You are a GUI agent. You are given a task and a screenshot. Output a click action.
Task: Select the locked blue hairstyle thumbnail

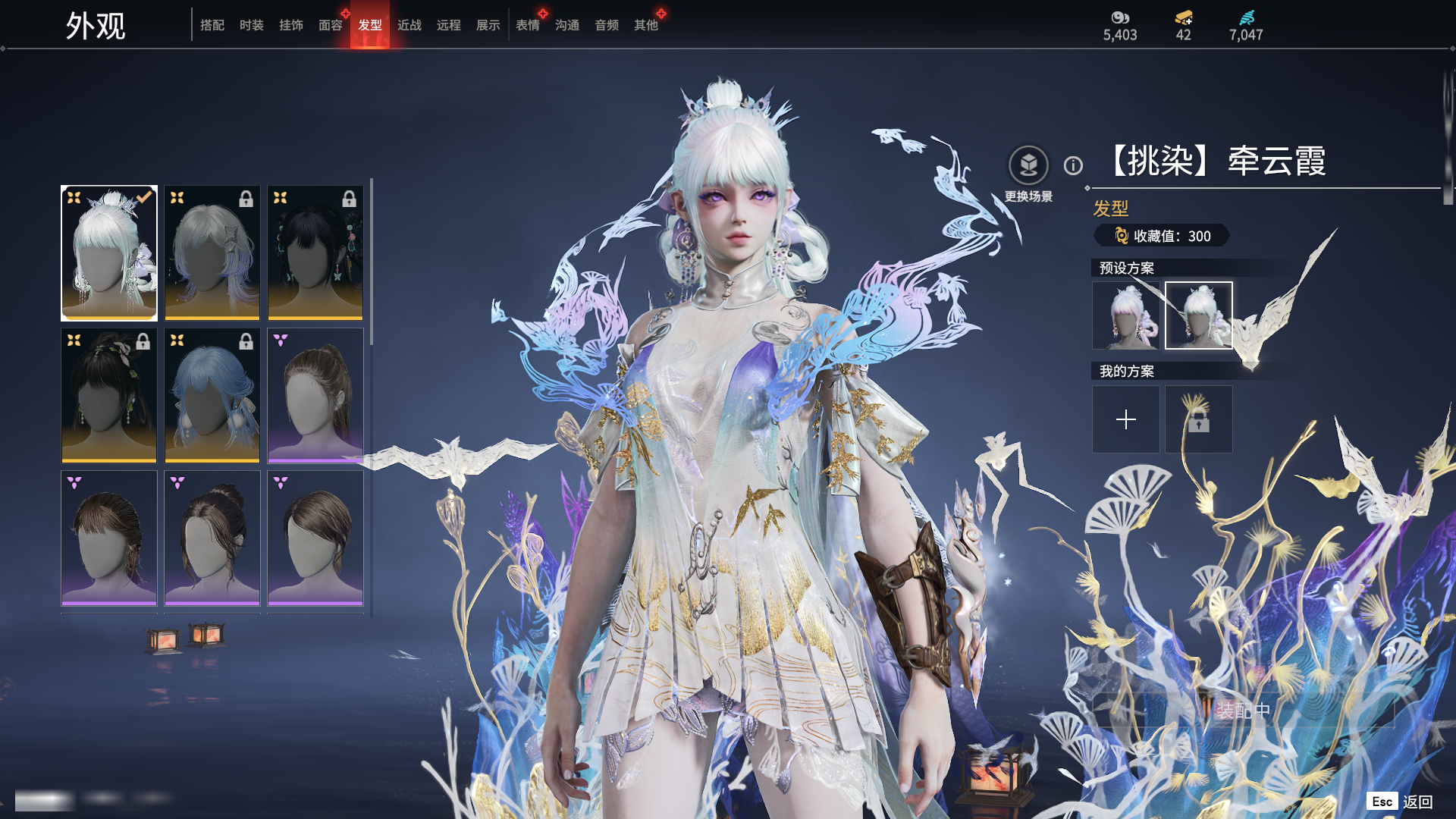212,395
